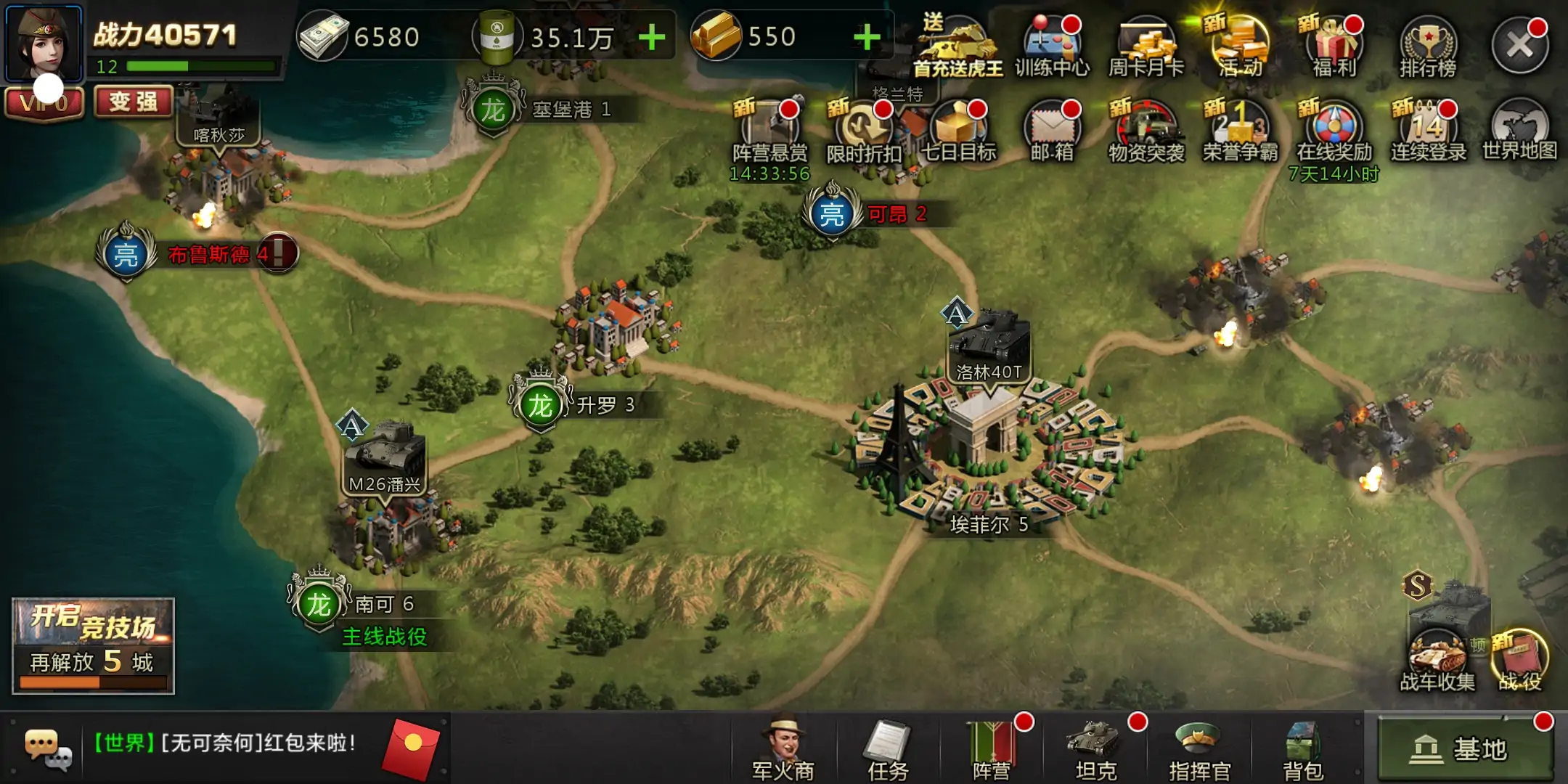The width and height of the screenshot is (1568, 784).
Task: Tap the 变强 power-up button
Action: coord(134,102)
